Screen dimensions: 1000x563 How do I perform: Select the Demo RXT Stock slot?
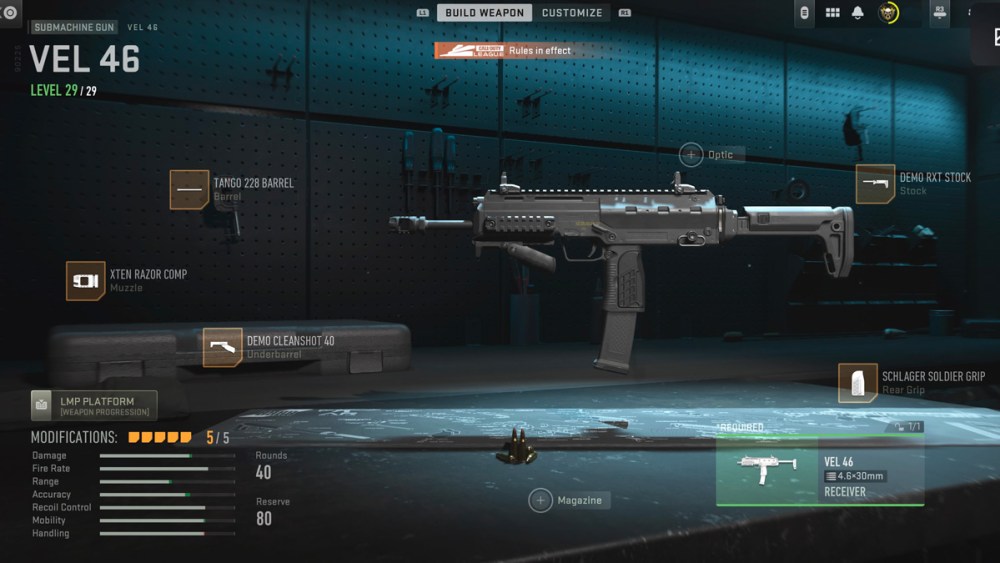[875, 184]
